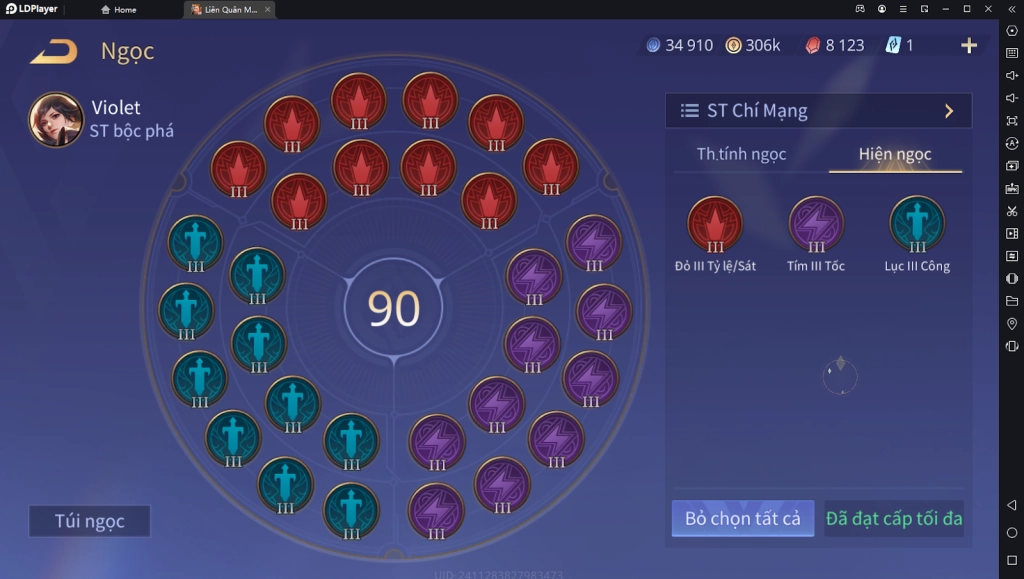This screenshot has width=1024, height=579.
Task: Close the Liên Quân Mobile emulator tab
Action: [267, 10]
